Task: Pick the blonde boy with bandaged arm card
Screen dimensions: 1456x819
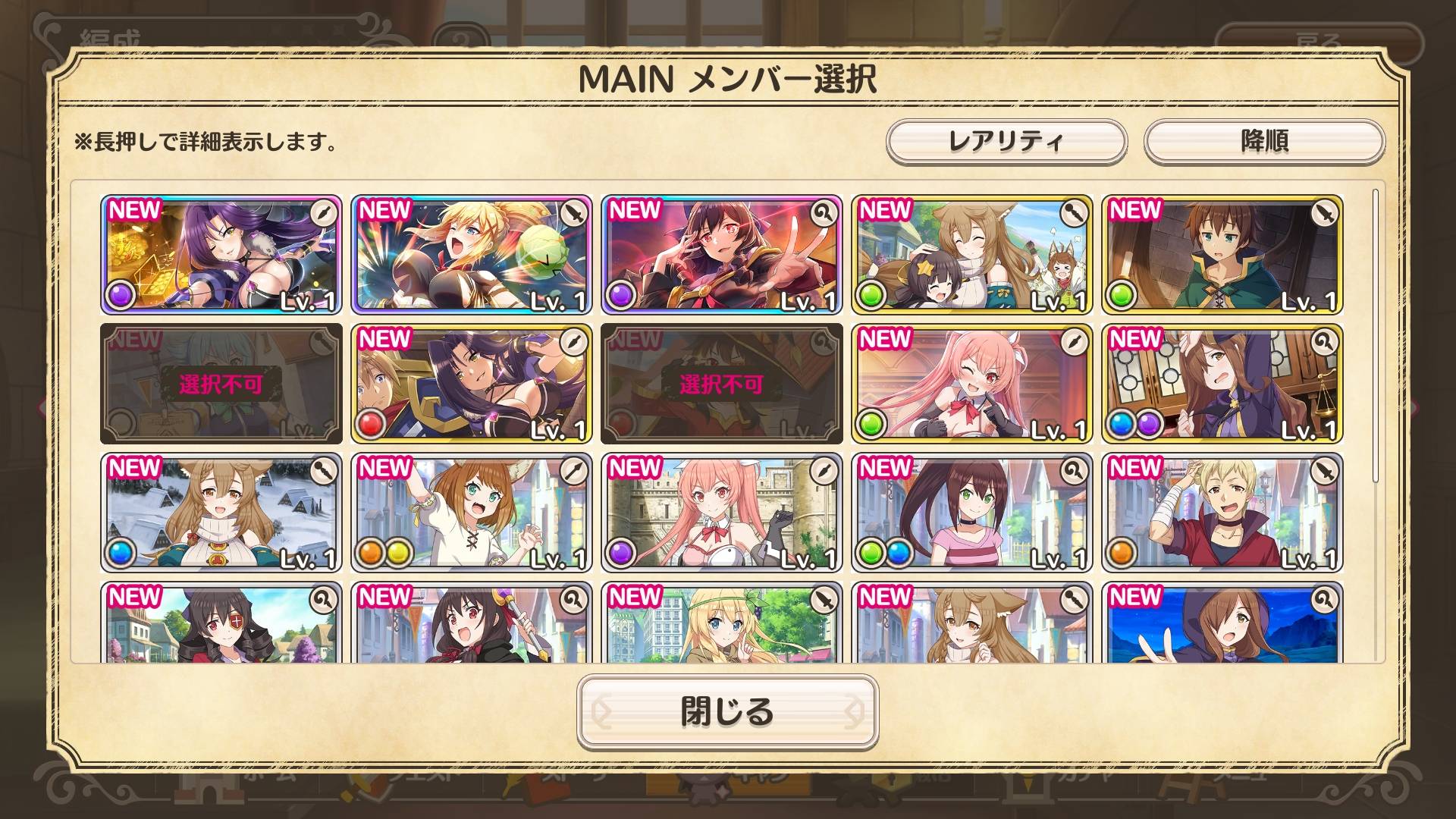Action: coord(1222,513)
